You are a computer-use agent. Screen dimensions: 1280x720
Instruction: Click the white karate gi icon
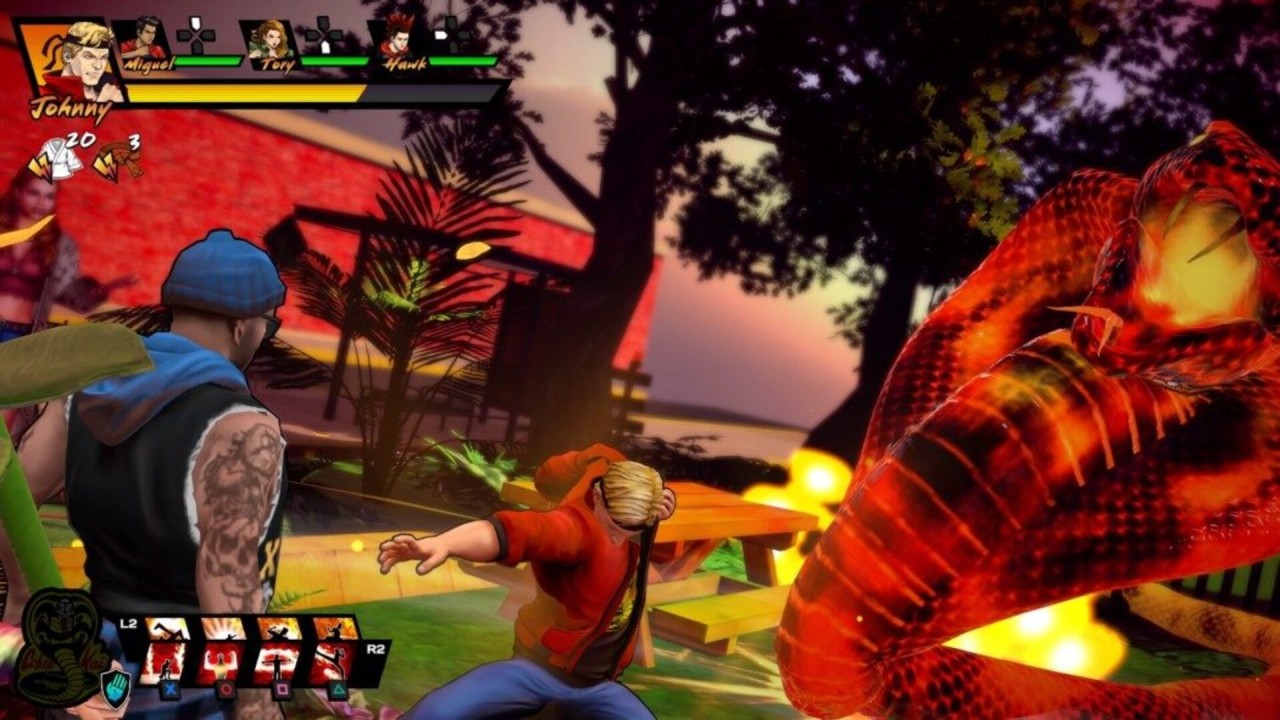(x=59, y=160)
